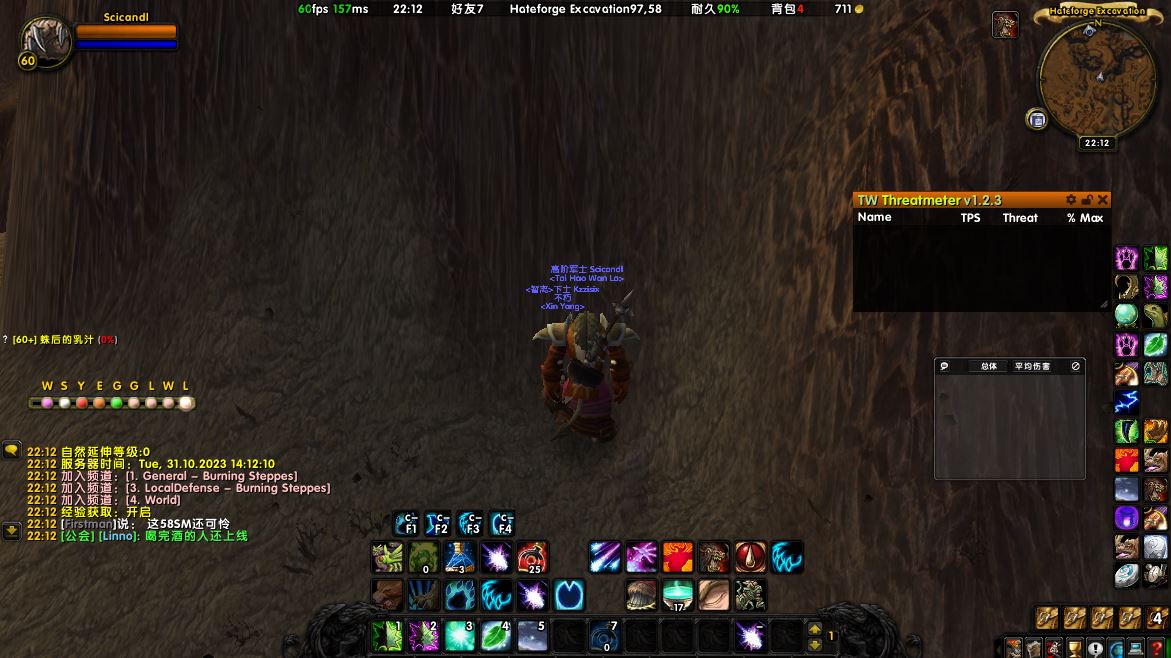This screenshot has width=1171, height=658.
Task: Cast the blue lightning bolt side-bar spell
Action: click(x=1127, y=402)
